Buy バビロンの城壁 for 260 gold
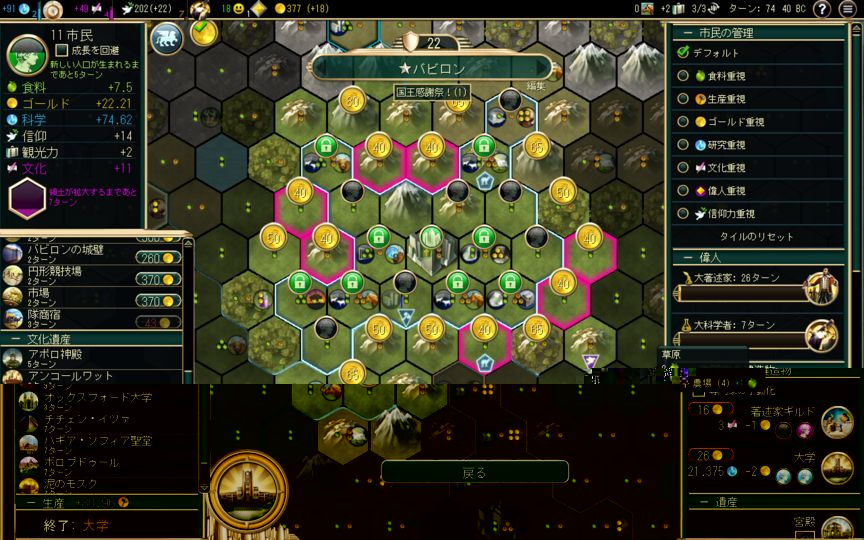This screenshot has width=864, height=540. pyautogui.click(x=160, y=258)
